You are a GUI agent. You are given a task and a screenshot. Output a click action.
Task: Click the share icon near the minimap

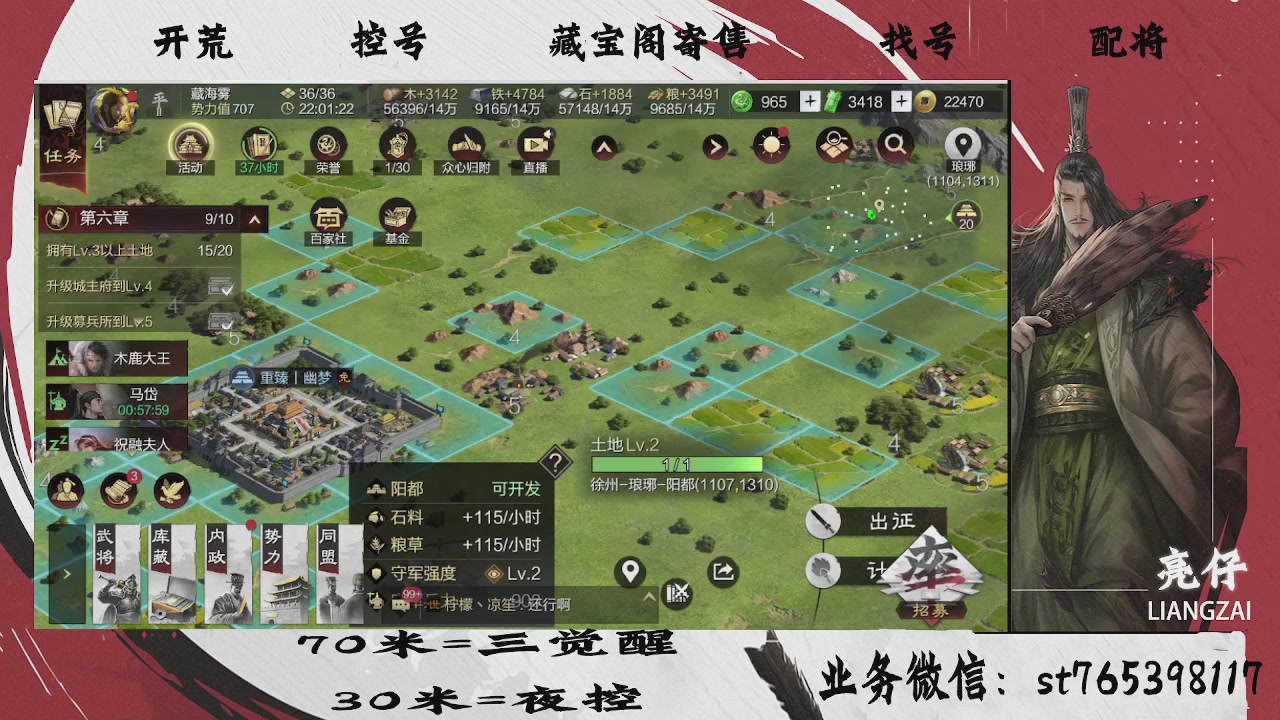722,572
